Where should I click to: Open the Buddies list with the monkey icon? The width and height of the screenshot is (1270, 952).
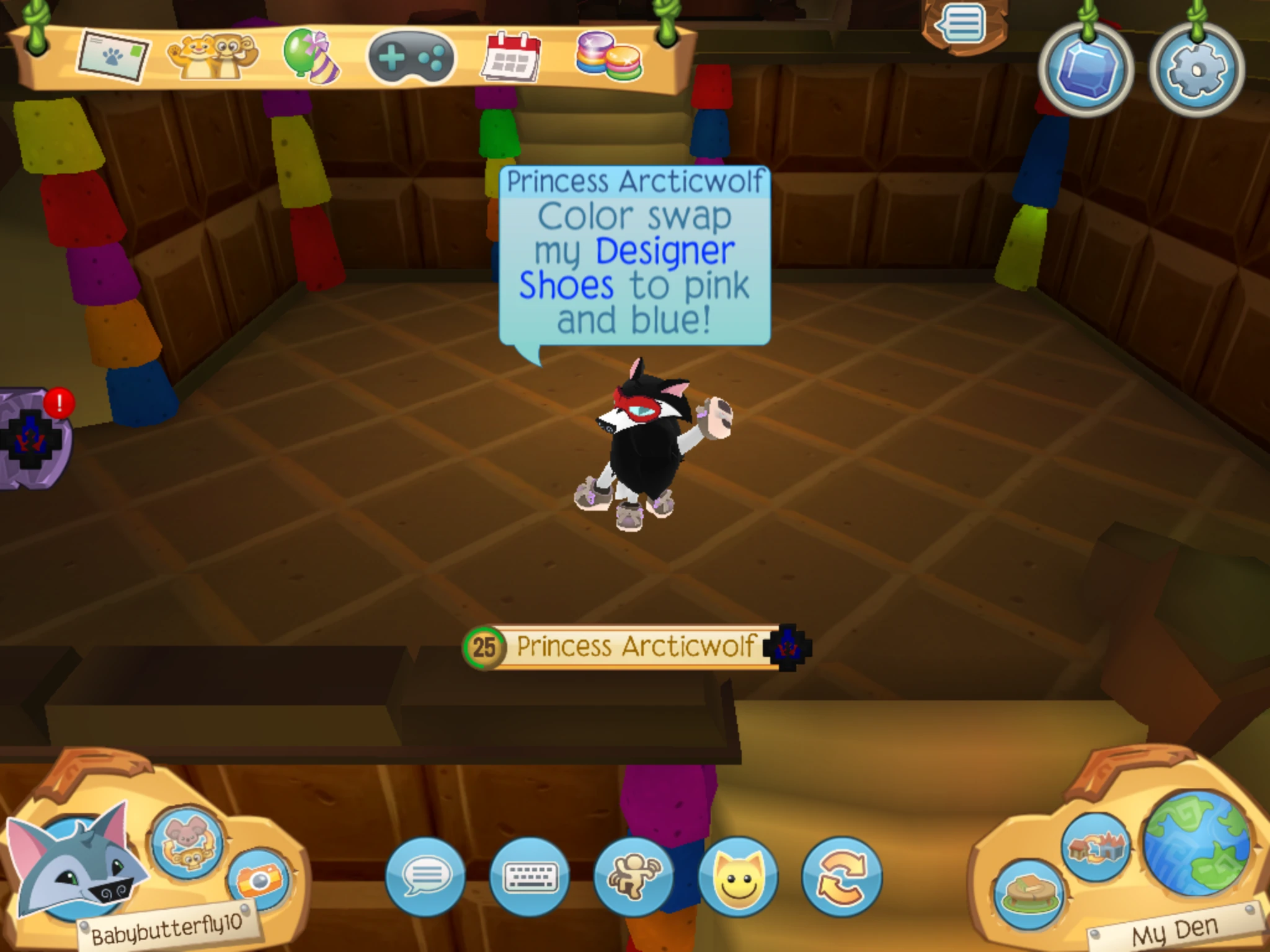pyautogui.click(x=211, y=59)
